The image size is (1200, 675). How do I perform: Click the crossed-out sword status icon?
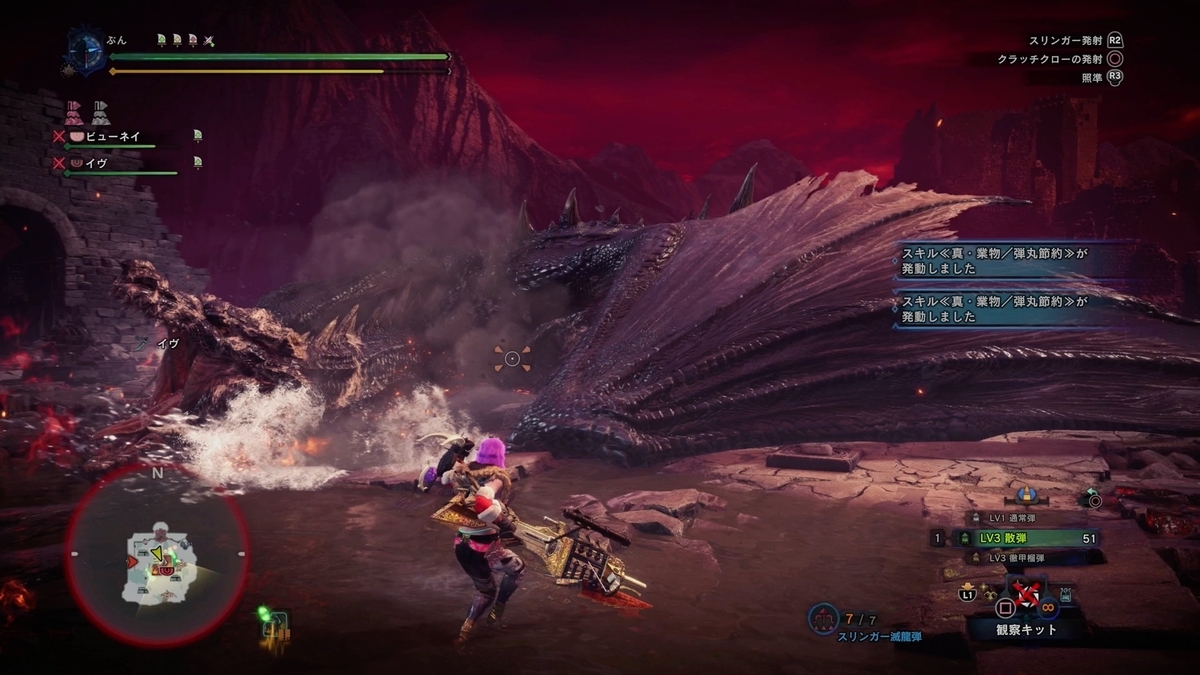tap(209, 40)
